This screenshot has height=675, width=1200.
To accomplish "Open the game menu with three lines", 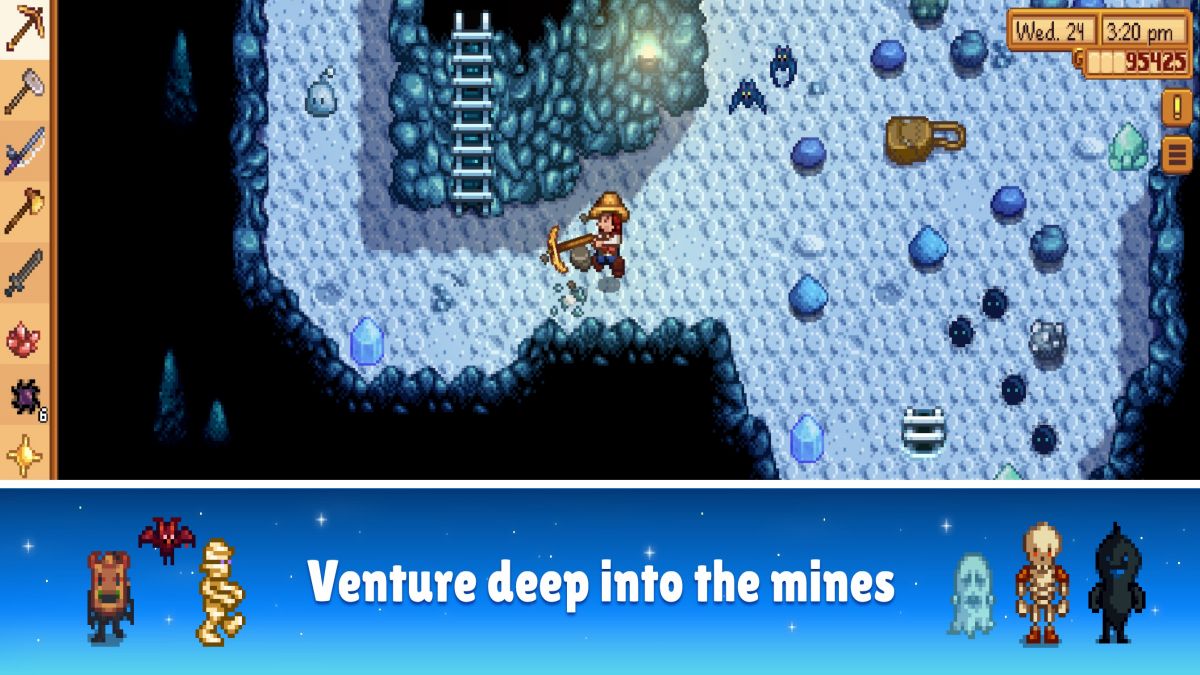I will coord(1175,155).
